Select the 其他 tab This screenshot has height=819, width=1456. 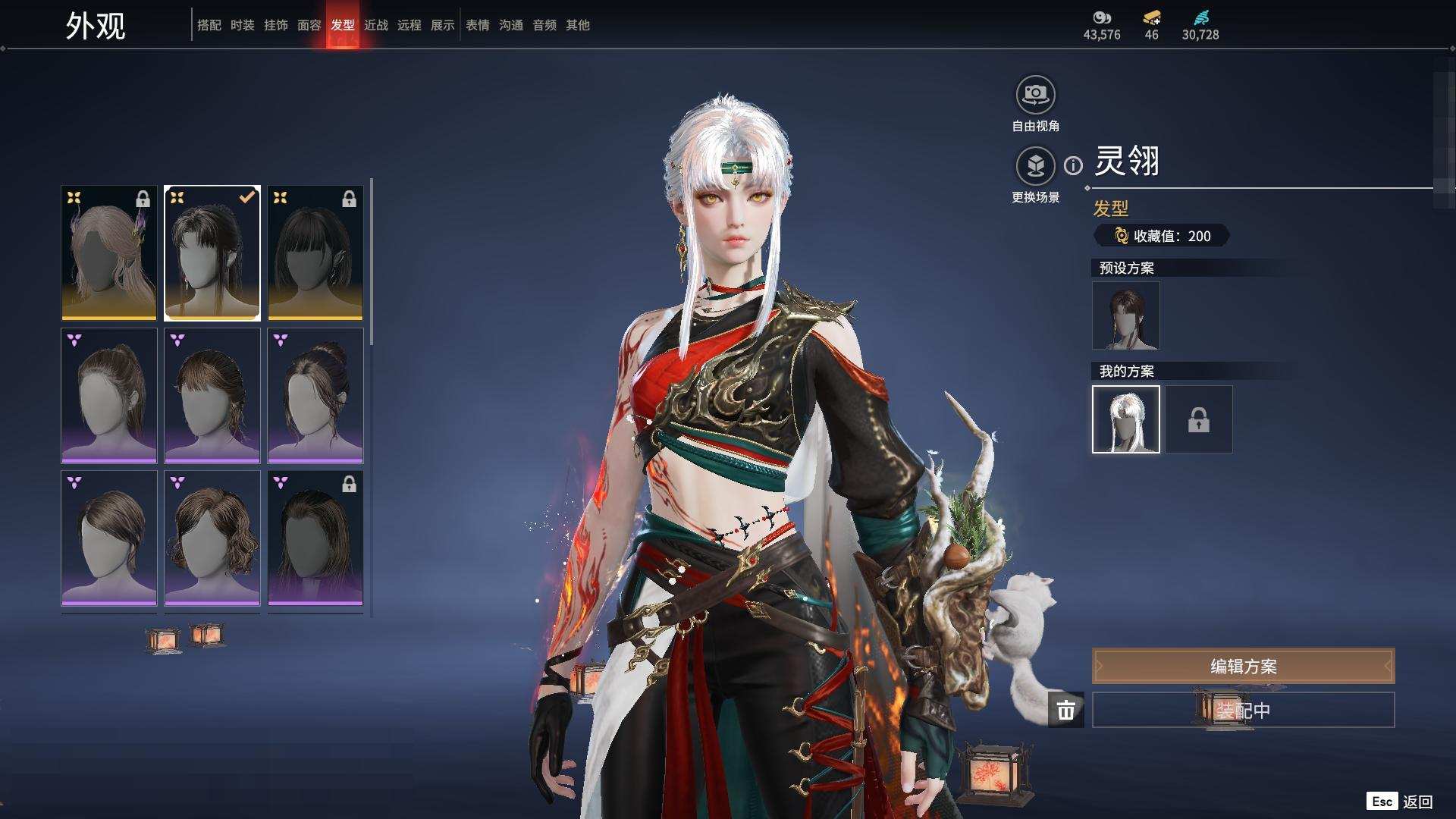[577, 25]
